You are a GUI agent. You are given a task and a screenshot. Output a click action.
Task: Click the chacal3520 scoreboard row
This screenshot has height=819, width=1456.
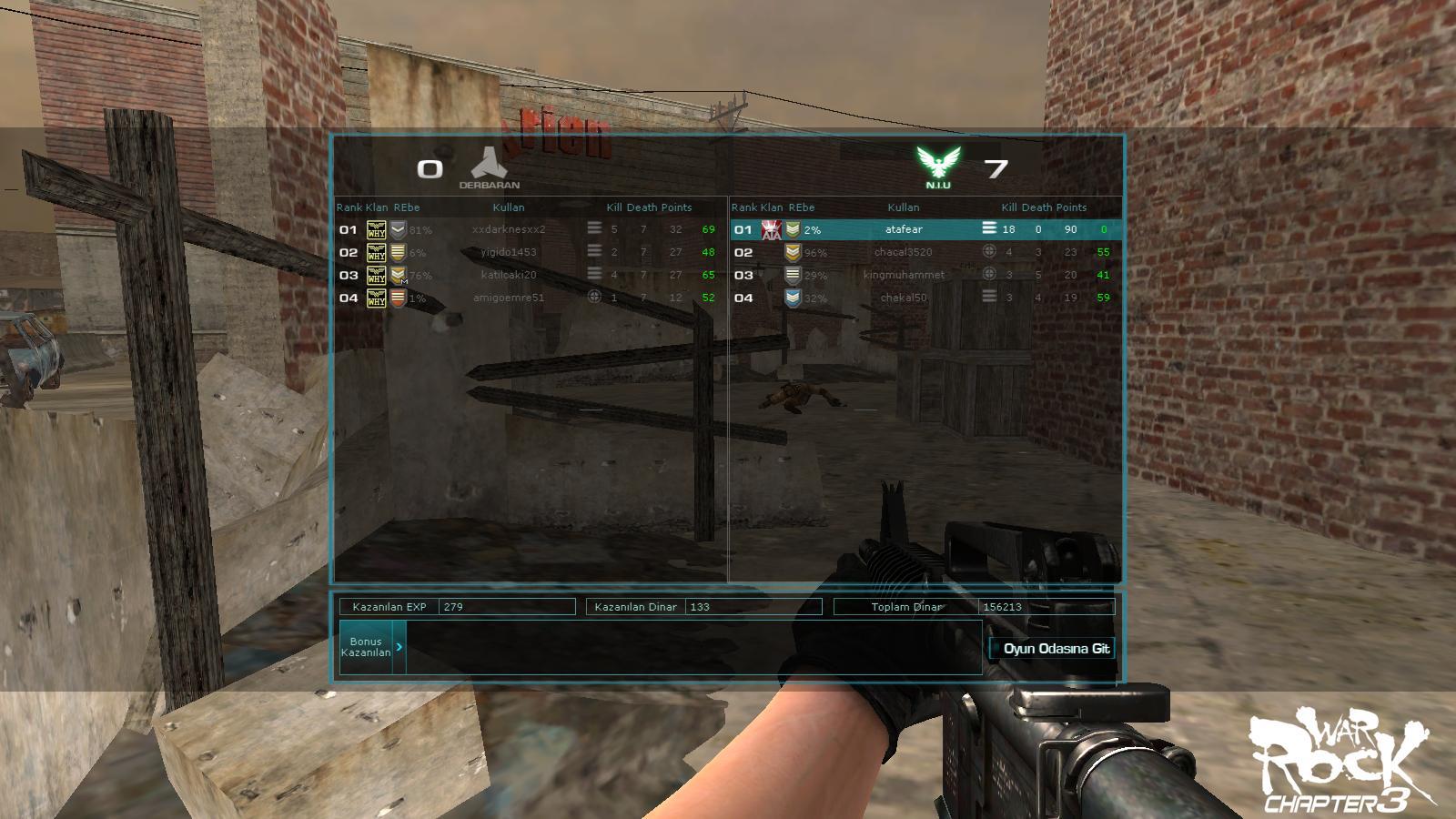pyautogui.click(x=904, y=252)
